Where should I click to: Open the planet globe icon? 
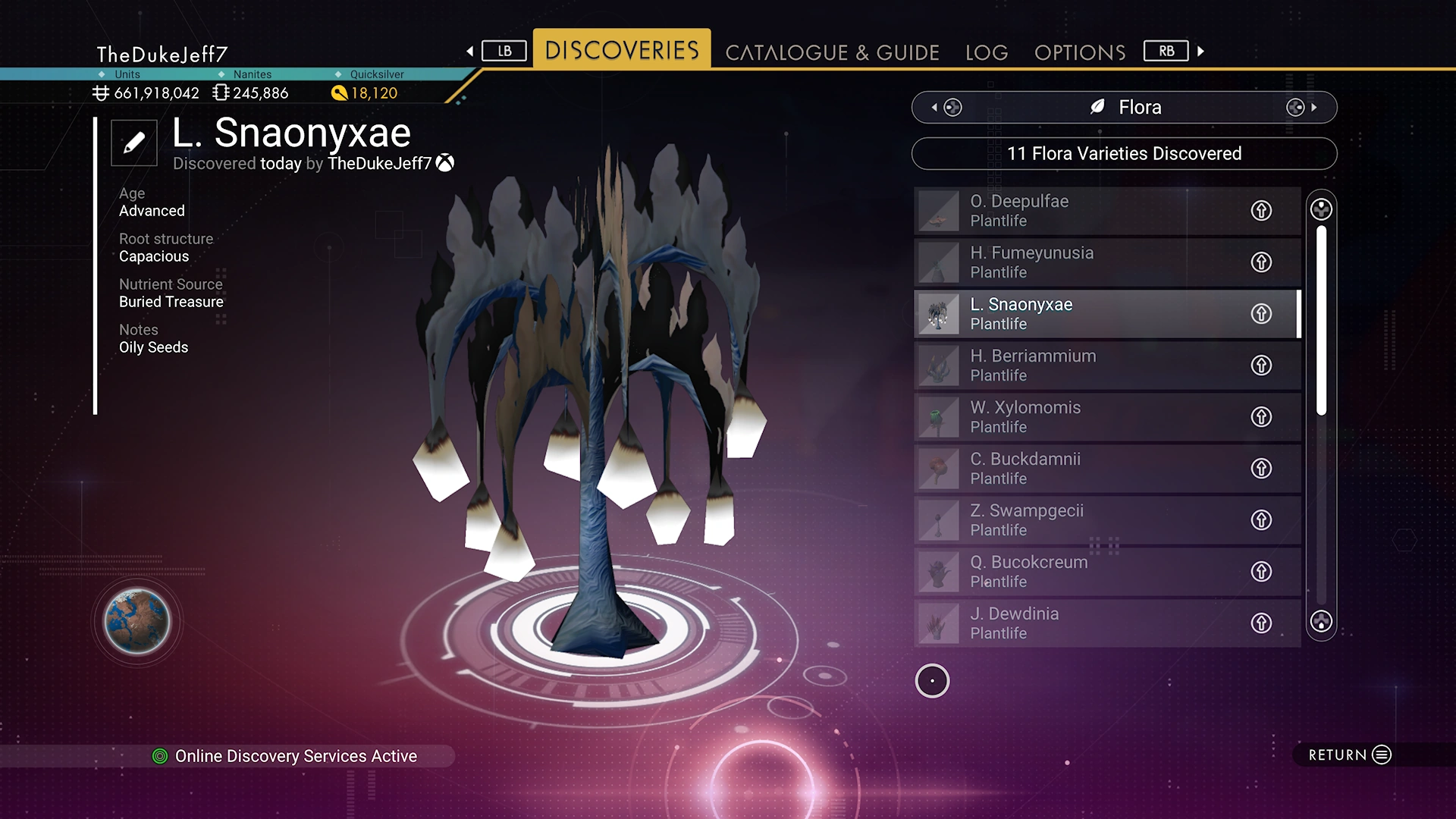[137, 622]
